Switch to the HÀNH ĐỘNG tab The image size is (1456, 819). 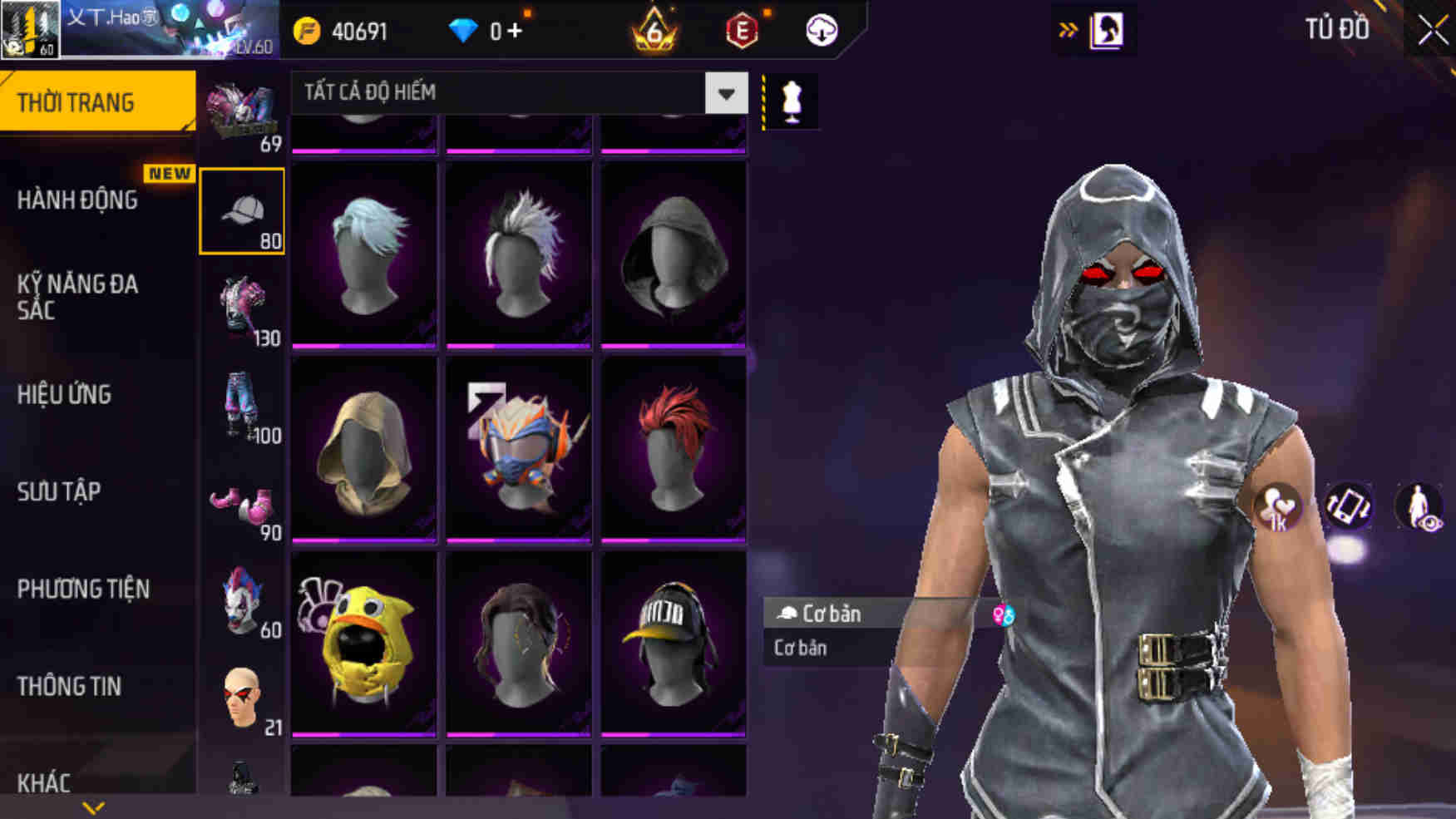[x=79, y=200]
